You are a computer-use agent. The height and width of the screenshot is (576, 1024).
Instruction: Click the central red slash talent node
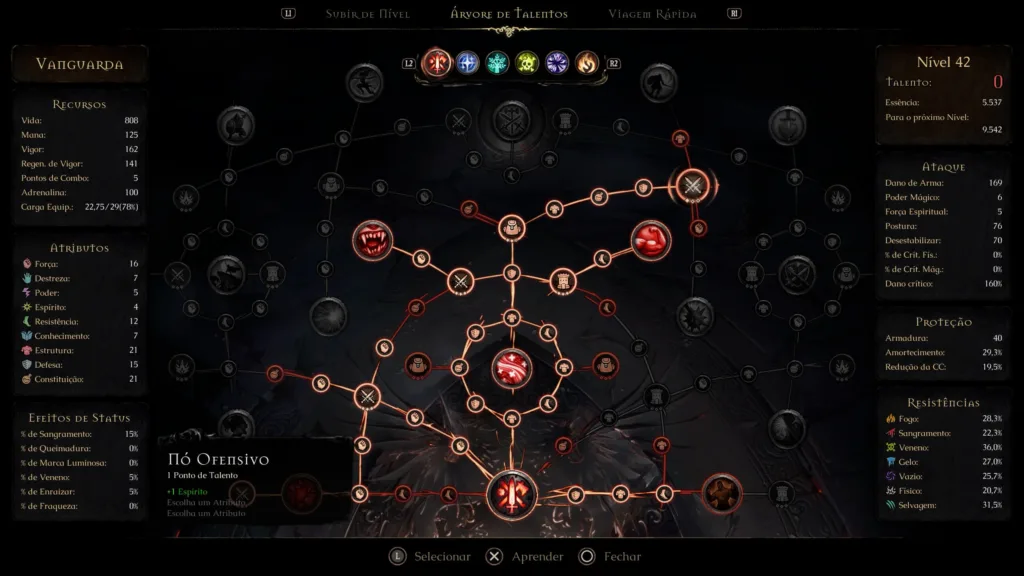pos(511,369)
